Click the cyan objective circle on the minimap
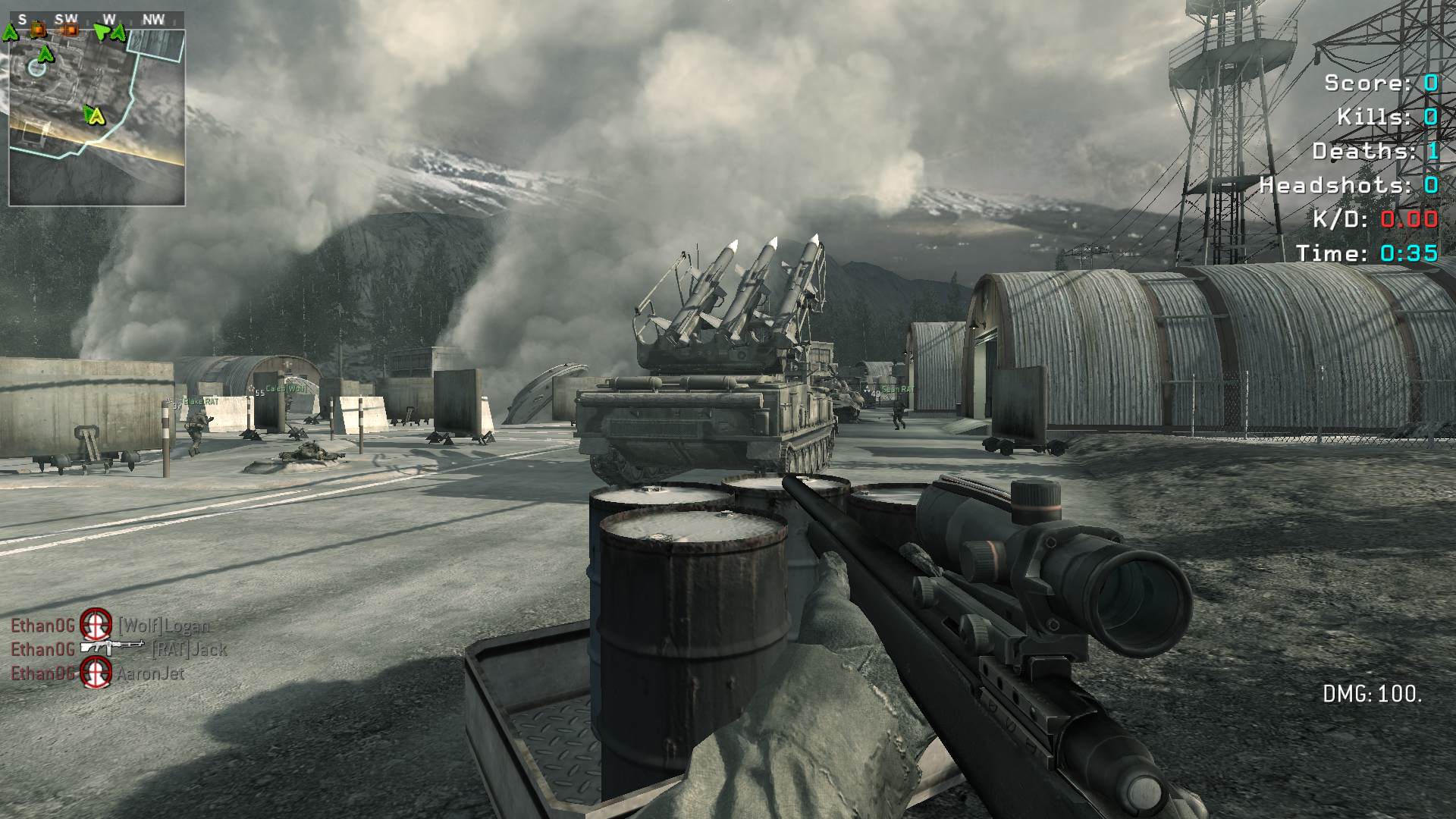1456x819 pixels. [x=36, y=68]
